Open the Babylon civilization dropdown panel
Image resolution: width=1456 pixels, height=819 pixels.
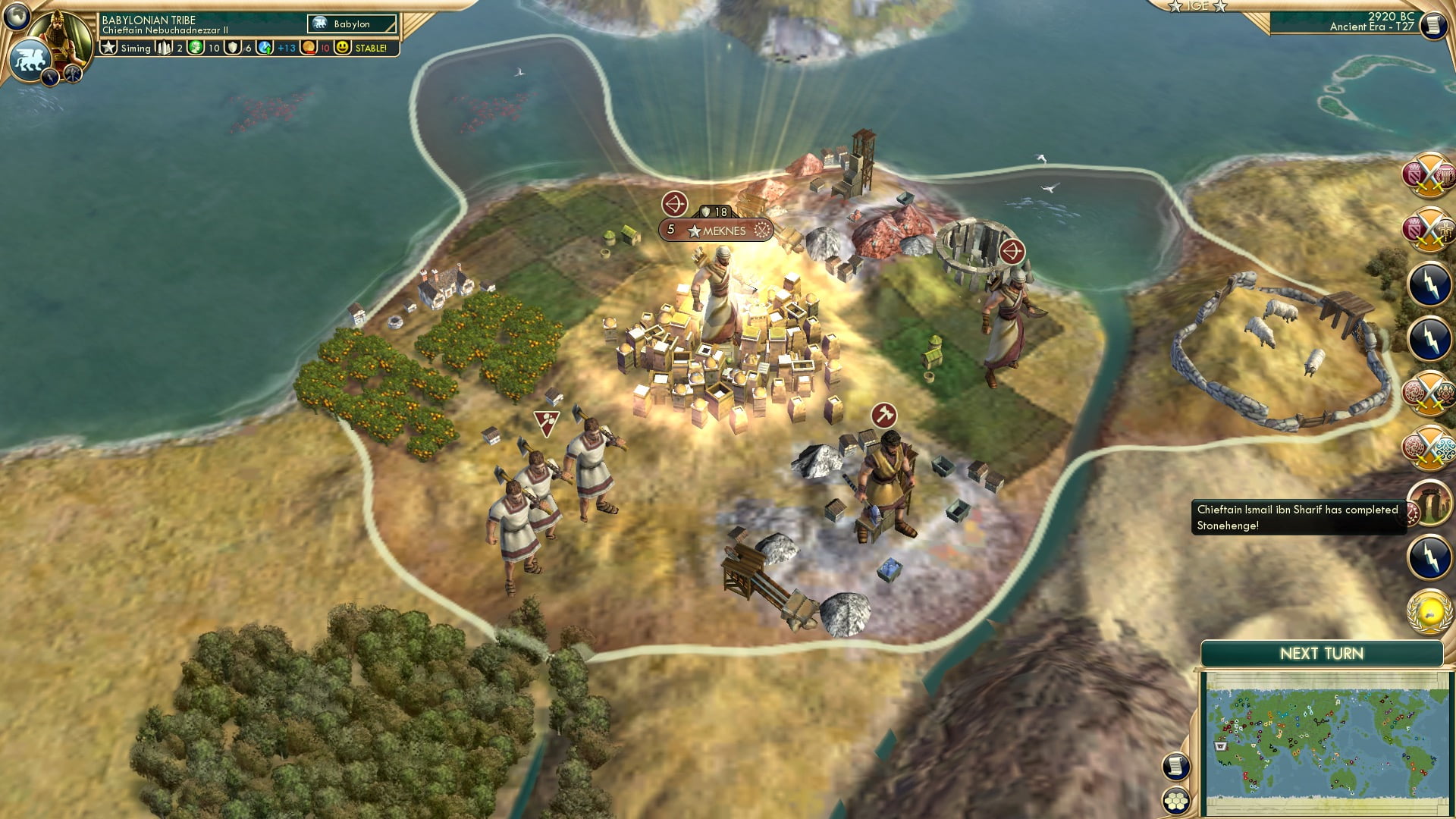click(x=353, y=24)
